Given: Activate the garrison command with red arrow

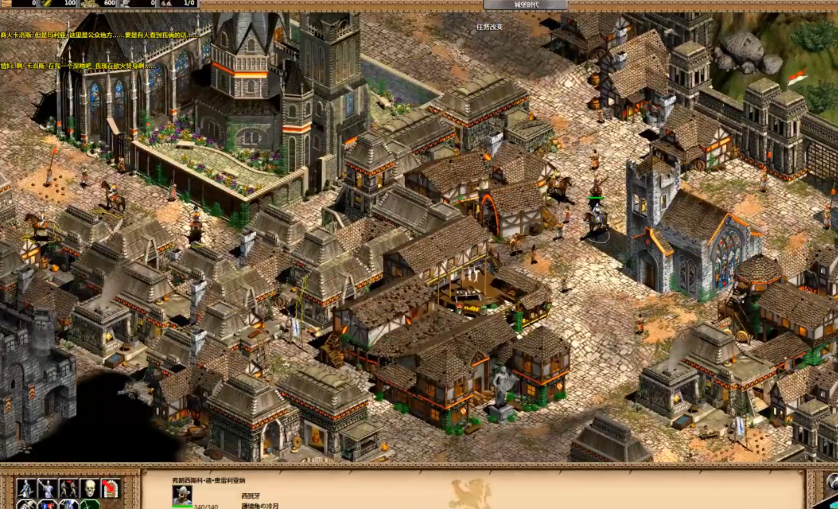Looking at the screenshot, I should [109, 489].
